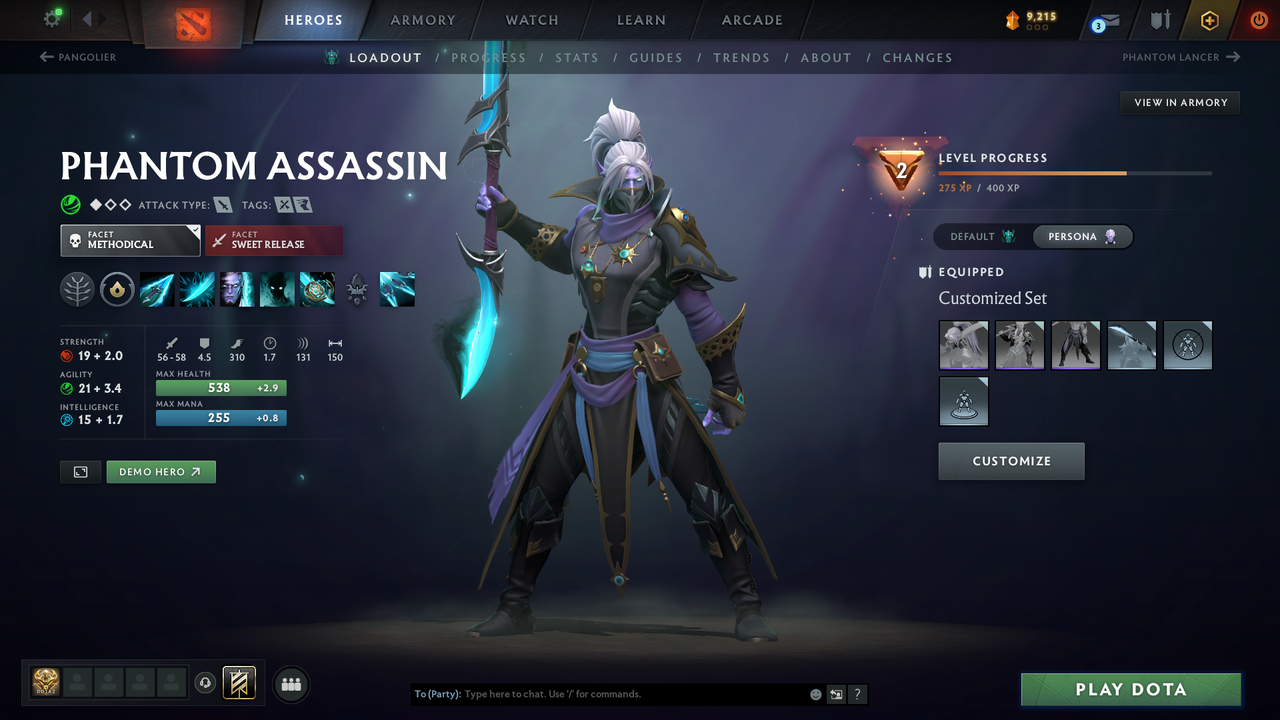The height and width of the screenshot is (720, 1280).
Task: Open the friends list icon near chat
Action: [290, 684]
